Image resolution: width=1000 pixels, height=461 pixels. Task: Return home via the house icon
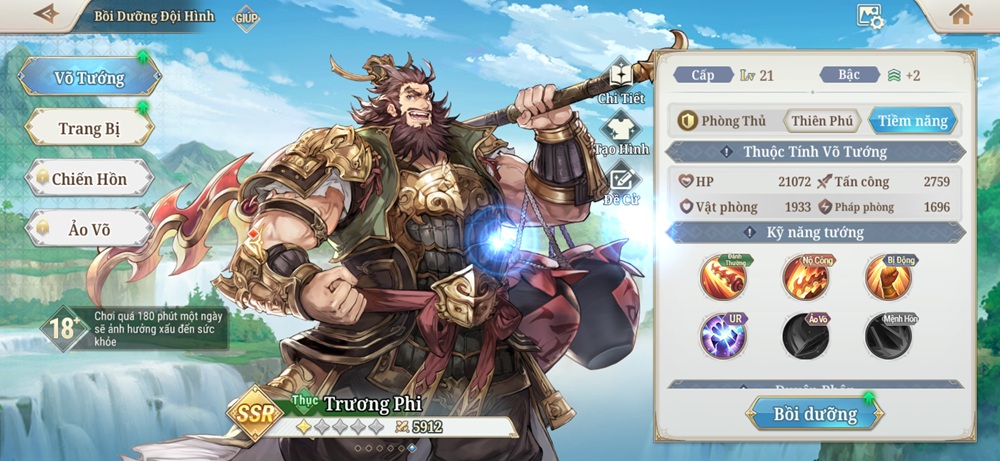(x=960, y=15)
